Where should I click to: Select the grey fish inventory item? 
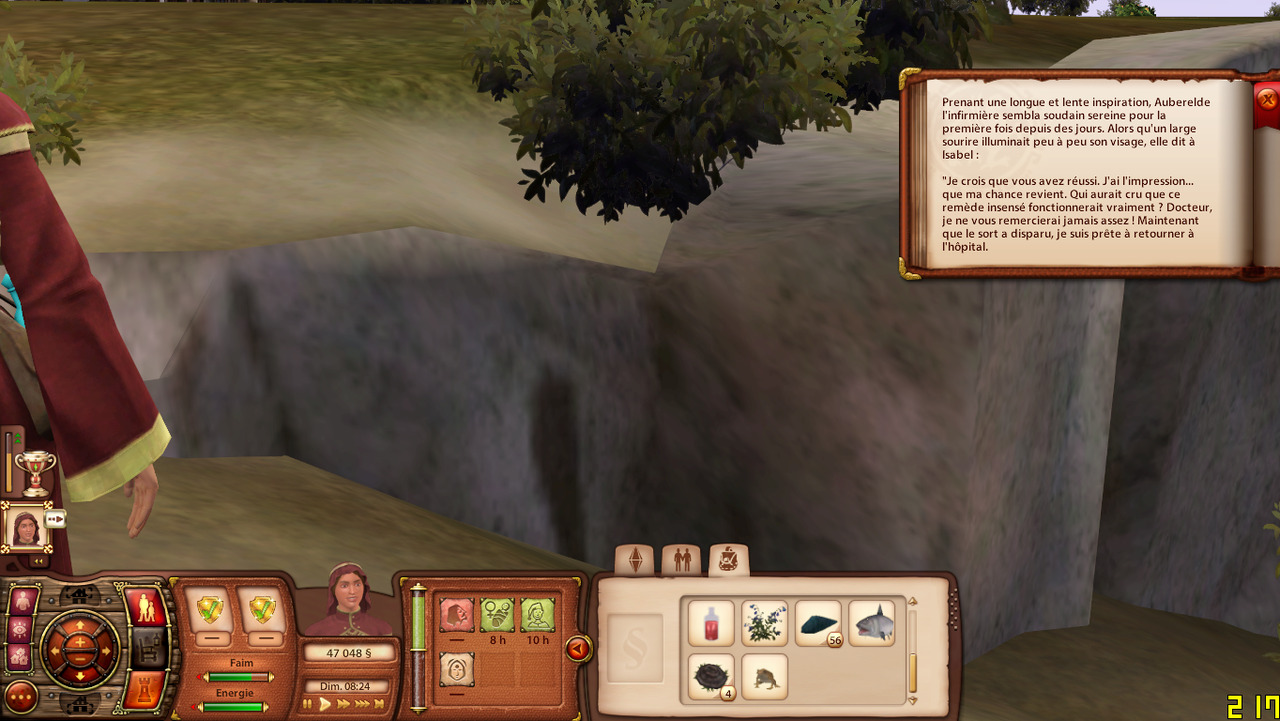tap(872, 623)
